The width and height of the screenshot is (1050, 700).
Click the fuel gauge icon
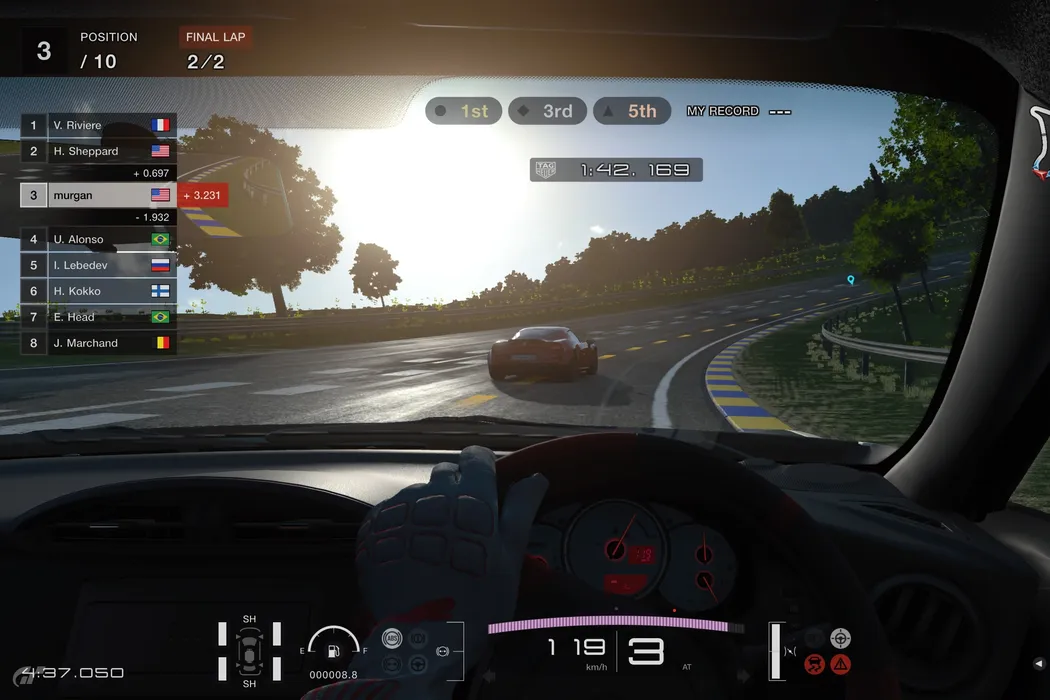coord(333,649)
